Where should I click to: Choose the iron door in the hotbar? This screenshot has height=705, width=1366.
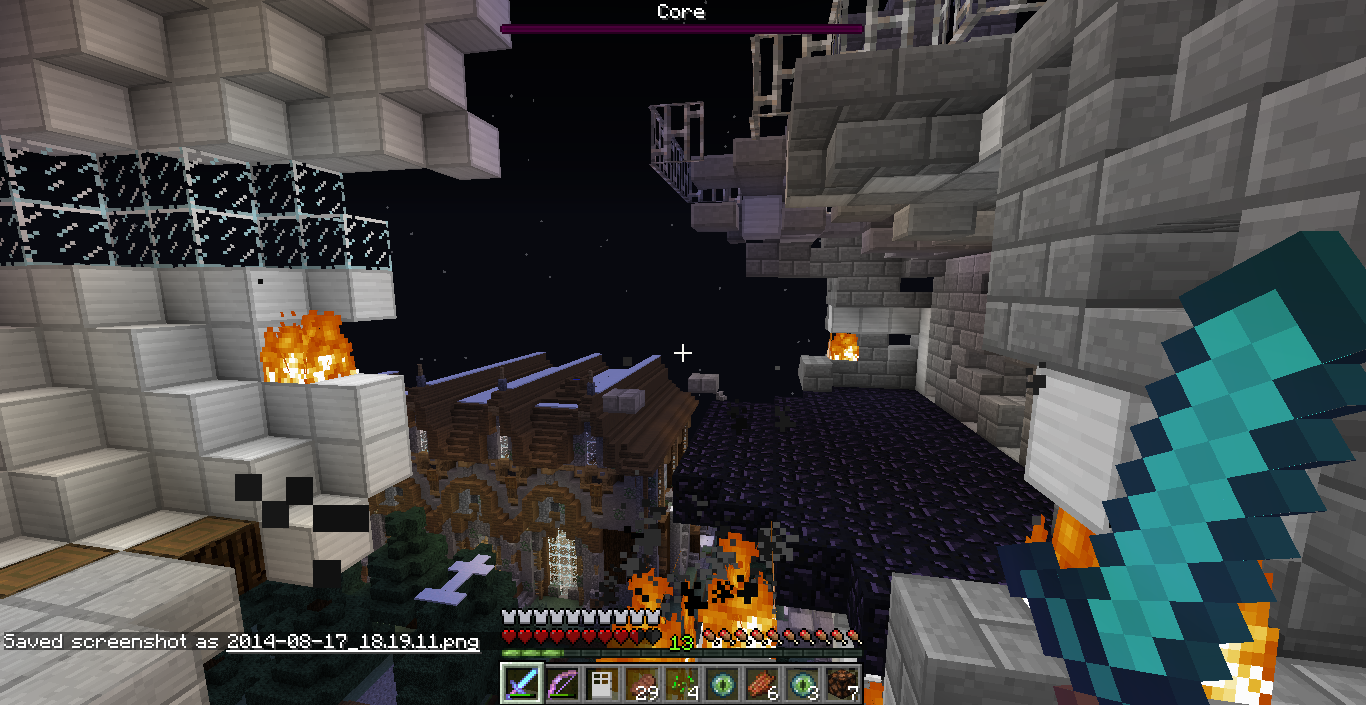pyautogui.click(x=602, y=684)
